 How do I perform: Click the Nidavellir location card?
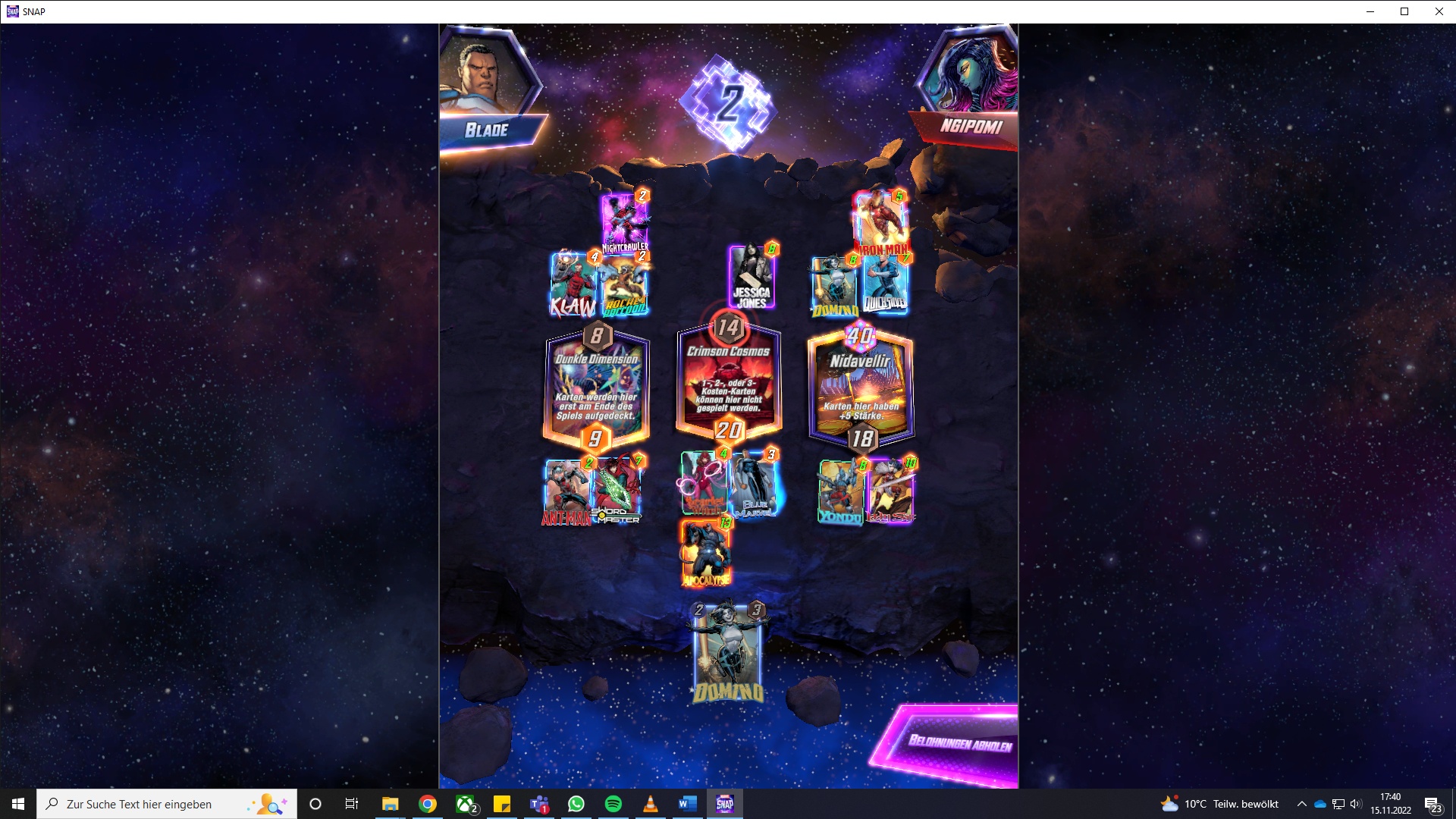click(862, 387)
